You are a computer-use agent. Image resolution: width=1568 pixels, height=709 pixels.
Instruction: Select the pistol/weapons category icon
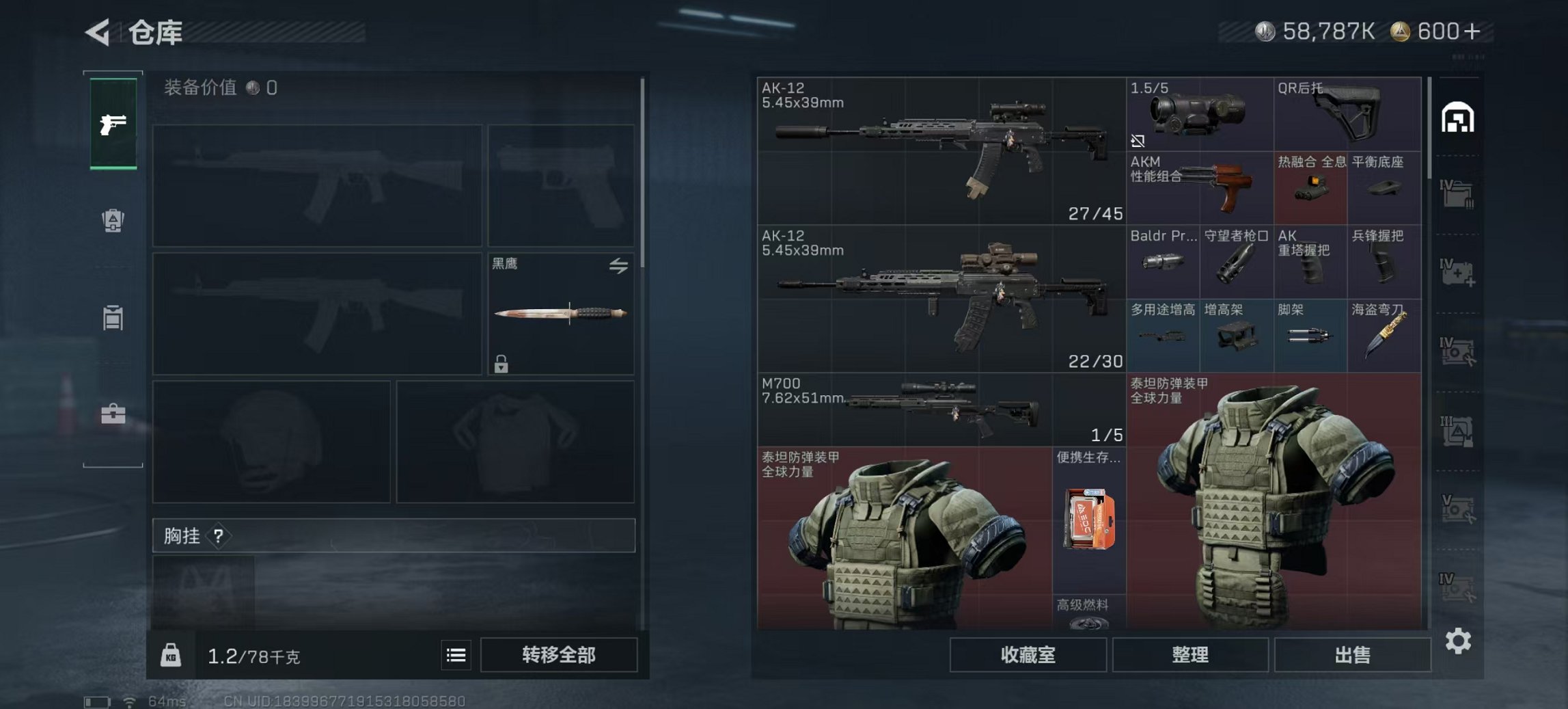(115, 123)
